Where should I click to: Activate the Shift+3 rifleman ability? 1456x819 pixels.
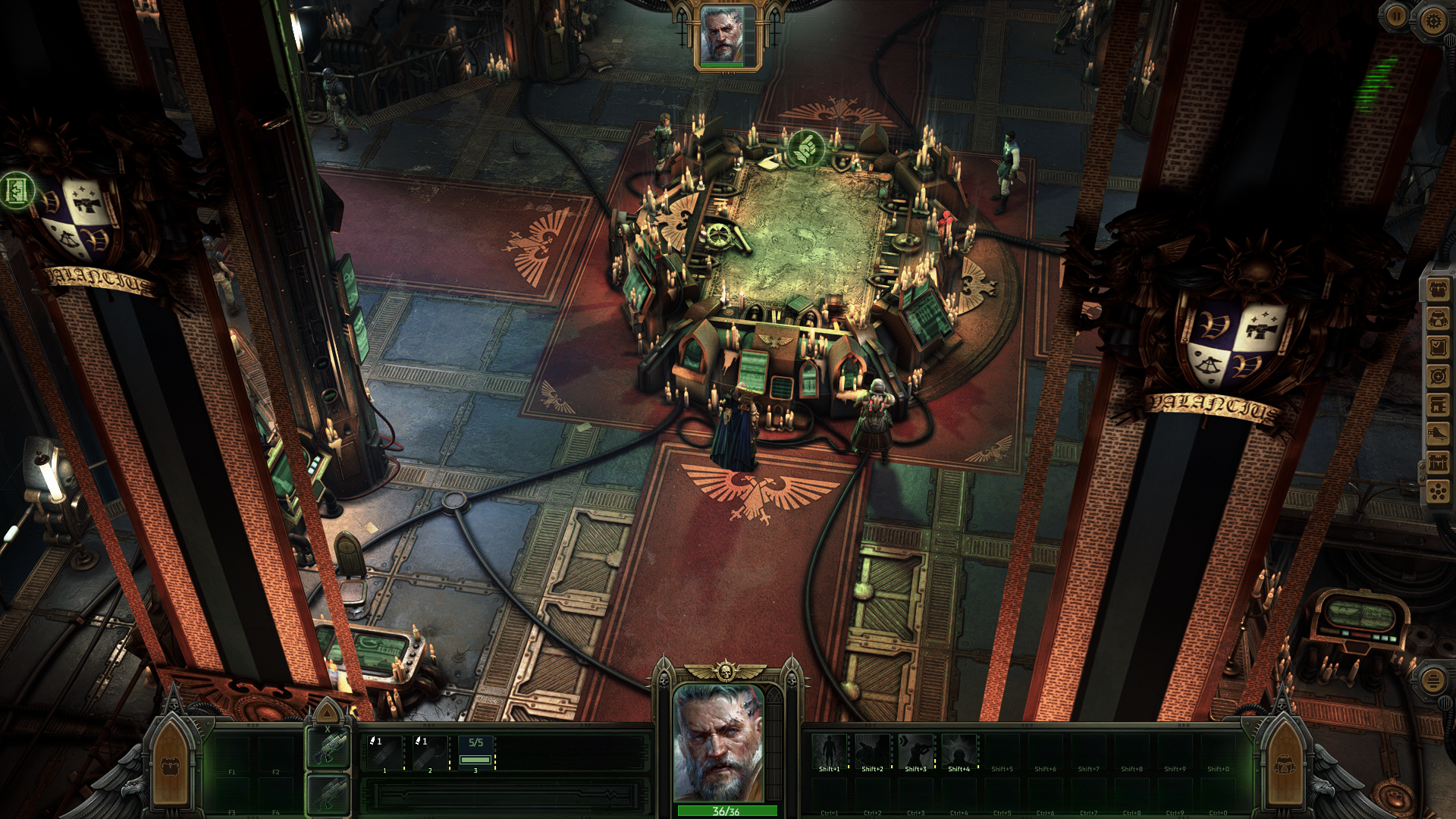point(915,750)
